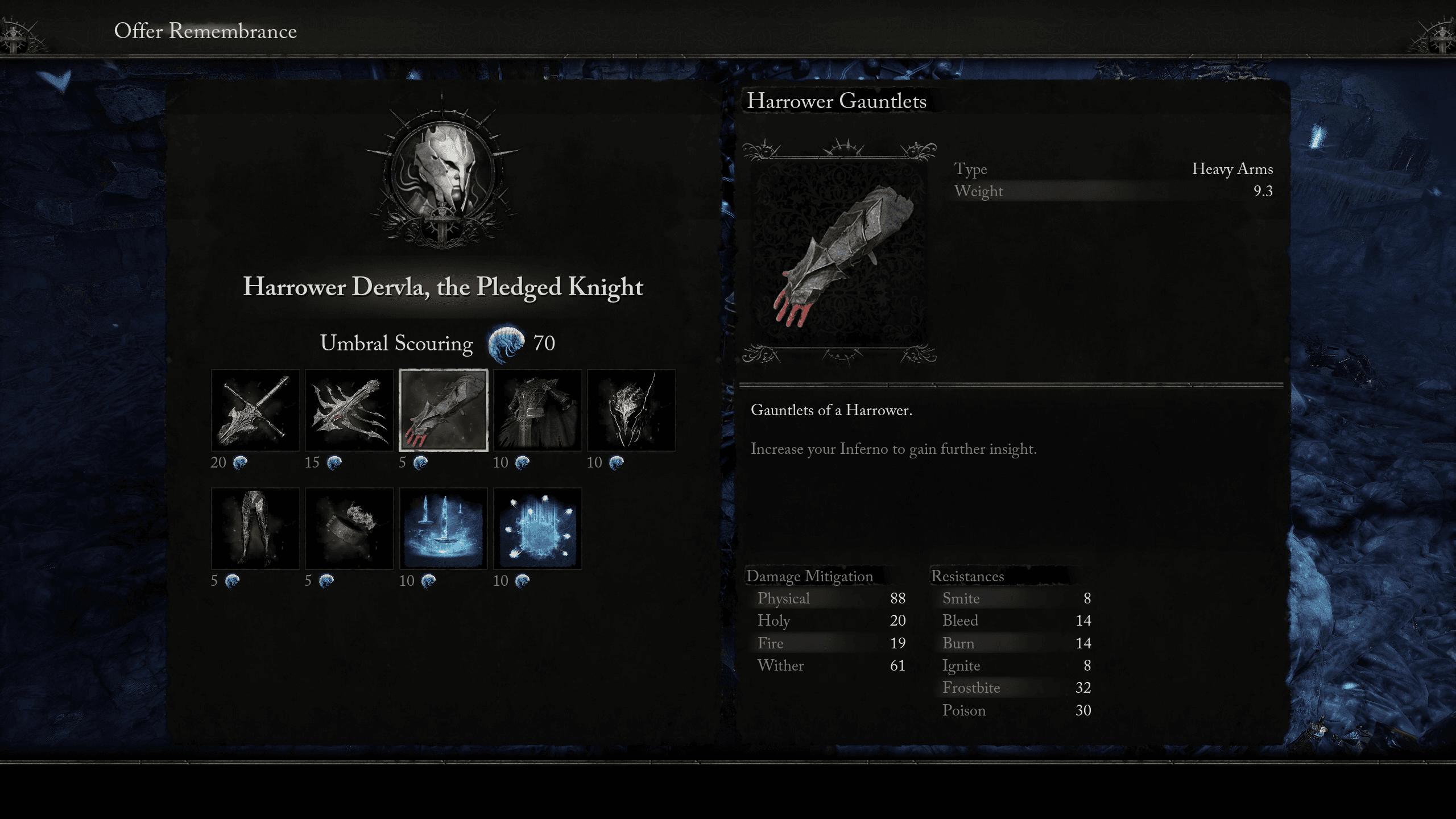Click the currency icon under the greatsword price
This screenshot has height=819, width=1456.
point(239,462)
